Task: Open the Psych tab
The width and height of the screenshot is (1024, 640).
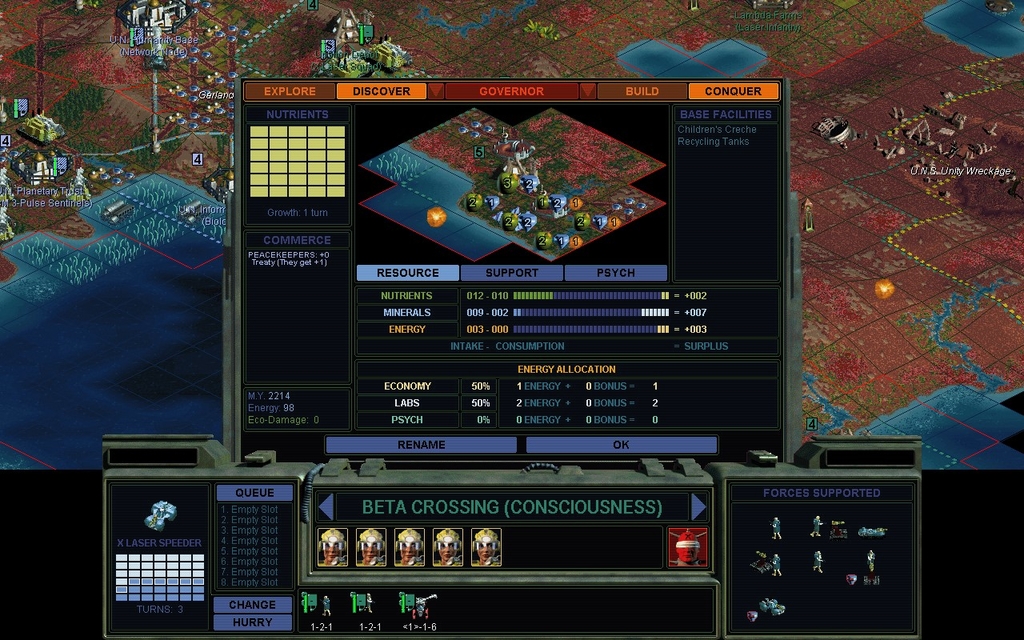Action: [615, 273]
